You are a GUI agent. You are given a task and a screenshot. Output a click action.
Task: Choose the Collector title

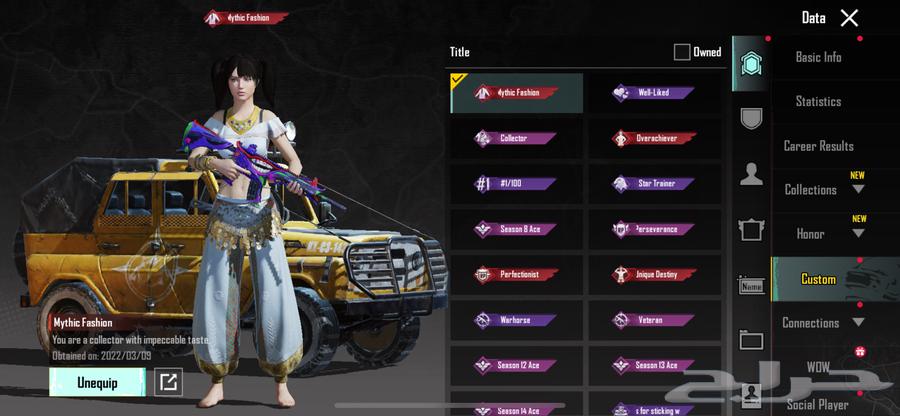click(516, 138)
